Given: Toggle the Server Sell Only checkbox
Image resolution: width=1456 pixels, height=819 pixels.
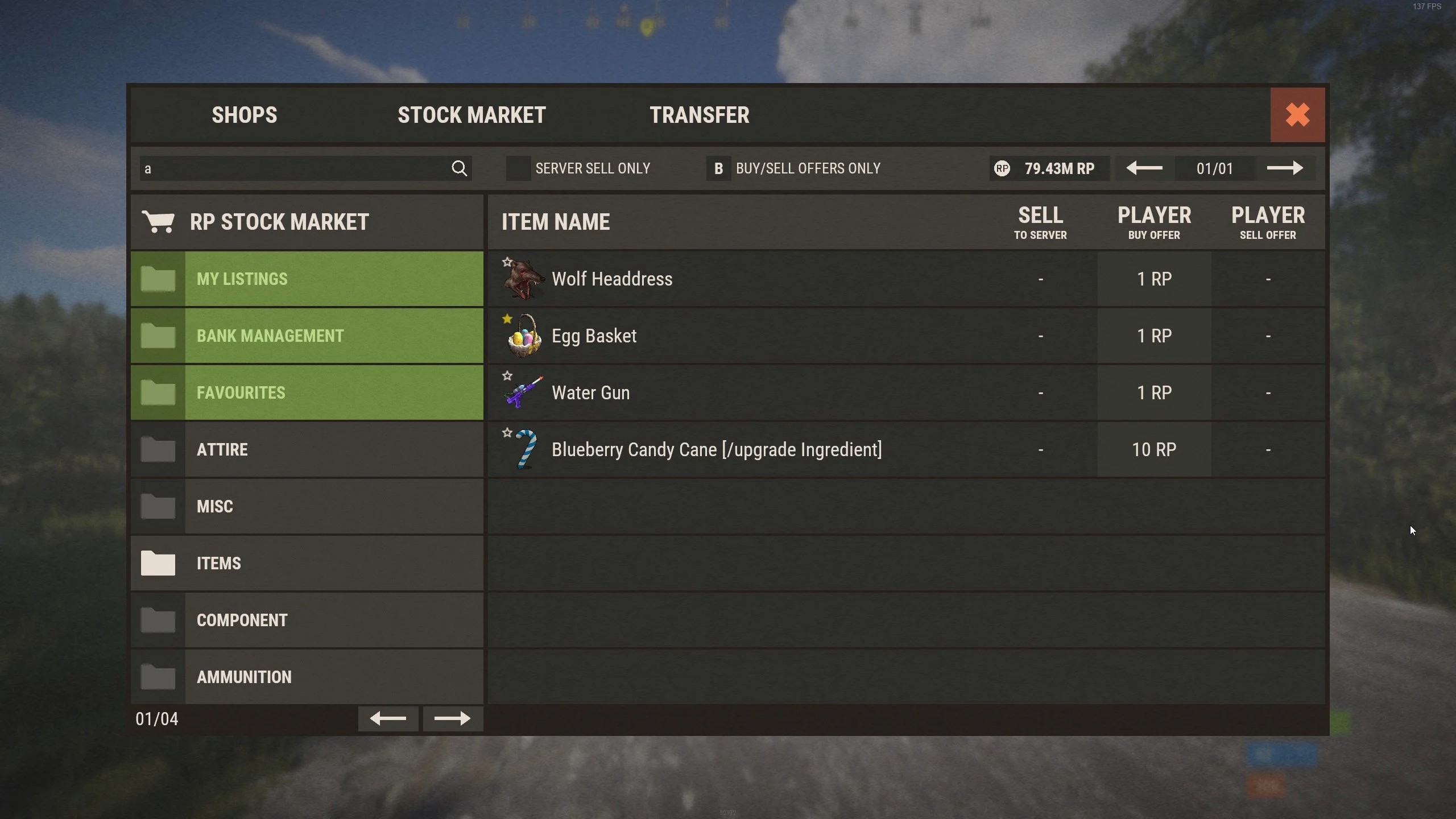Looking at the screenshot, I should (518, 169).
